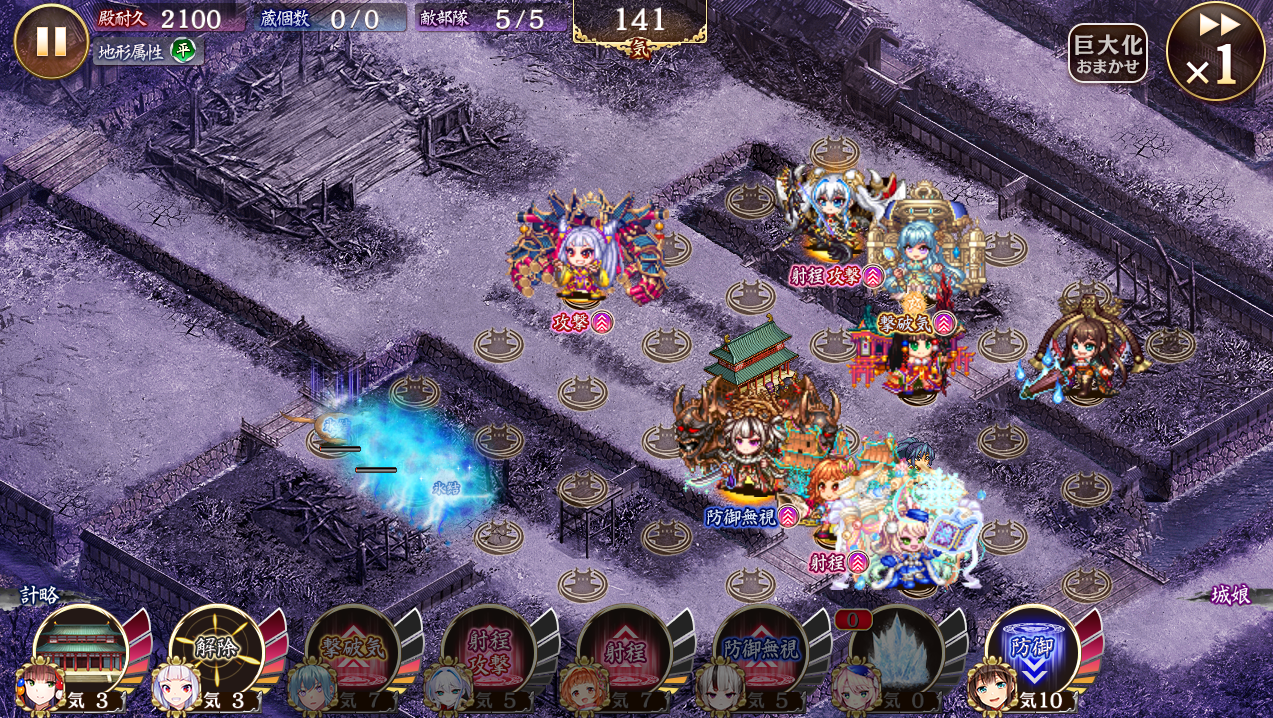Viewport: 1273px width, 718px height.
Task: Open the 城娘 castle girl panel
Action: click(1230, 595)
